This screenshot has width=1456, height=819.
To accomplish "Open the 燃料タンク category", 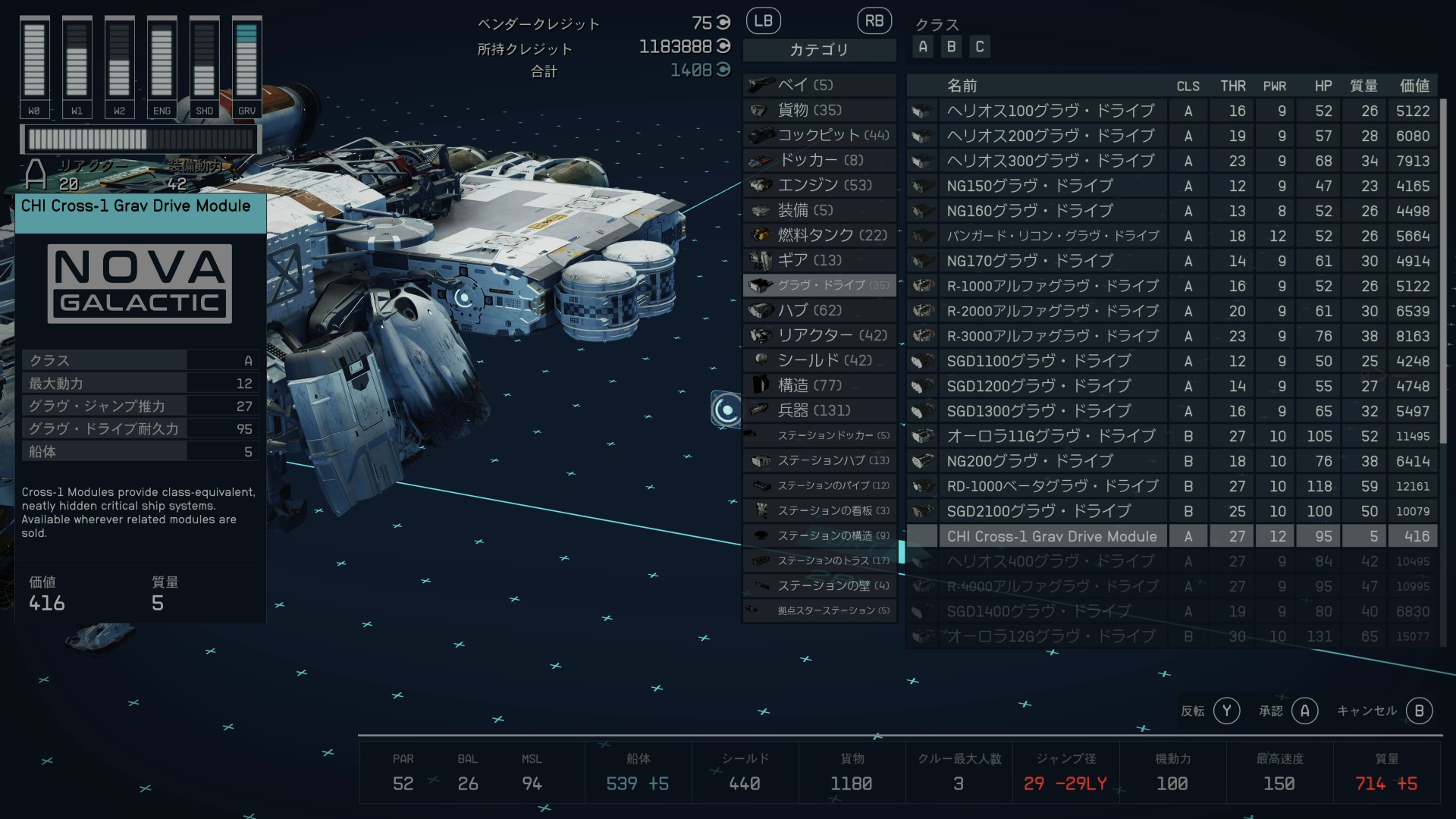I will (x=819, y=235).
